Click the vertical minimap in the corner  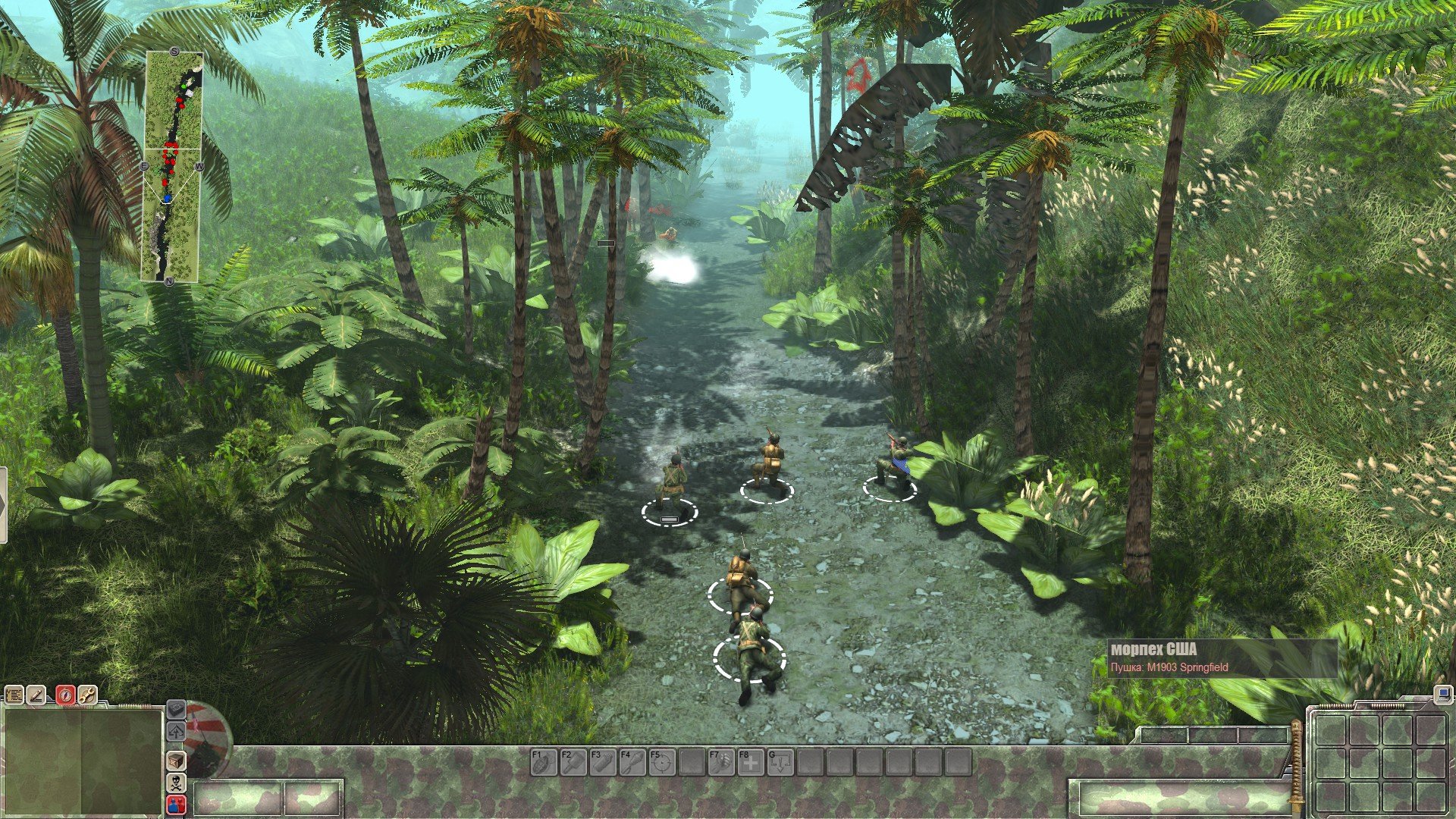coord(172,167)
